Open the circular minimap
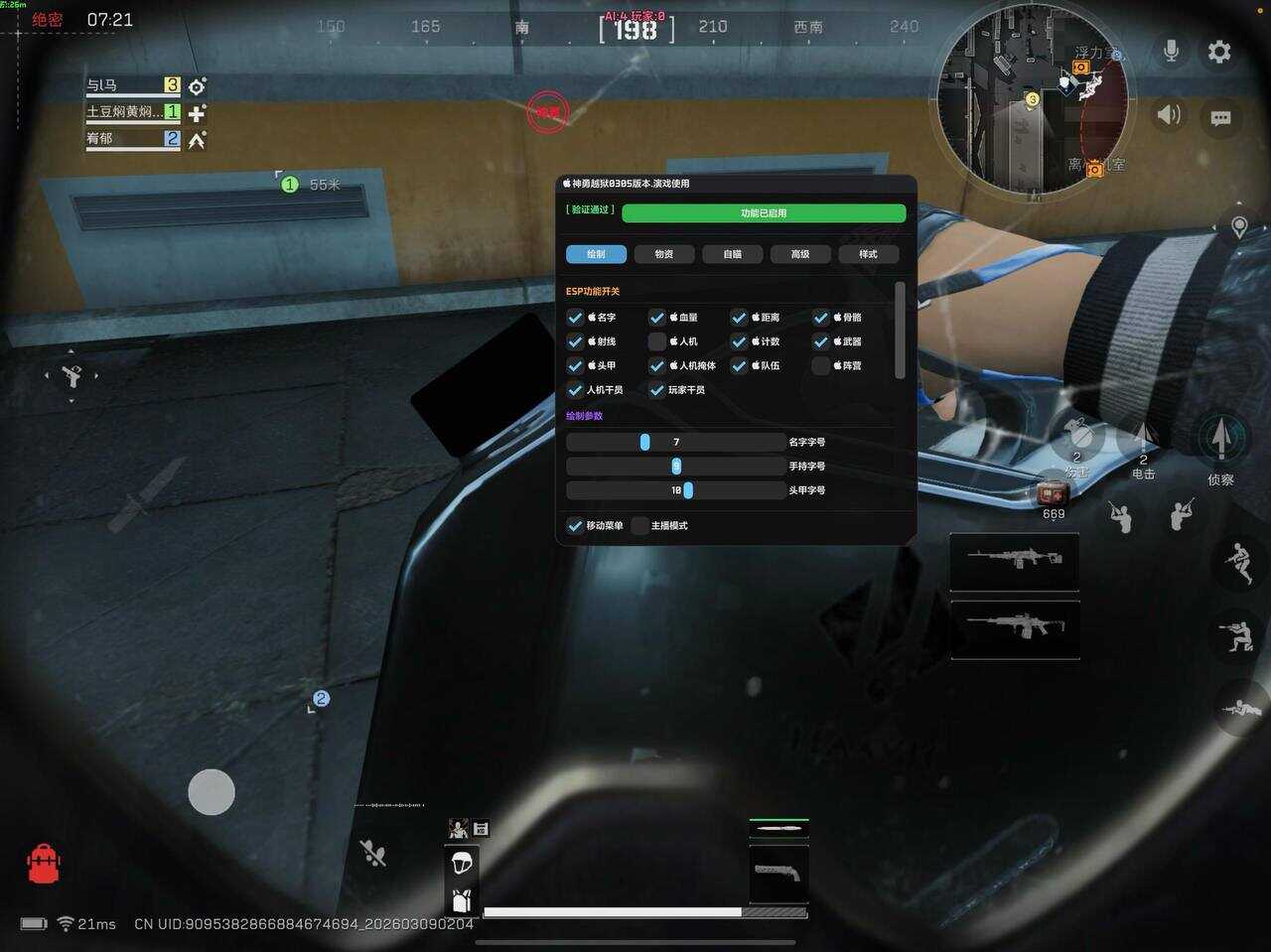The image size is (1271, 952). [1033, 99]
